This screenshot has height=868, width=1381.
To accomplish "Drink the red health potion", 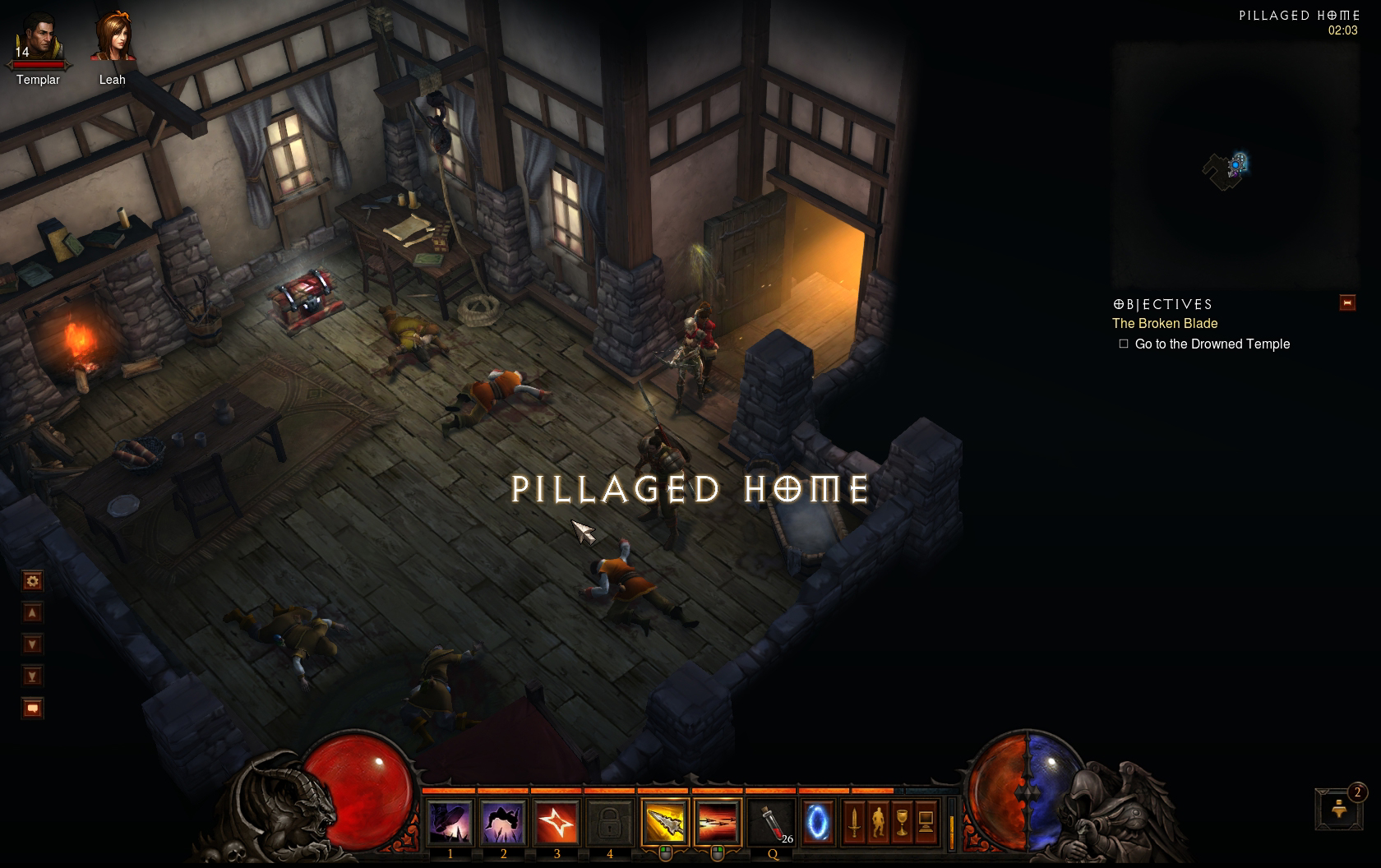I will point(772,822).
